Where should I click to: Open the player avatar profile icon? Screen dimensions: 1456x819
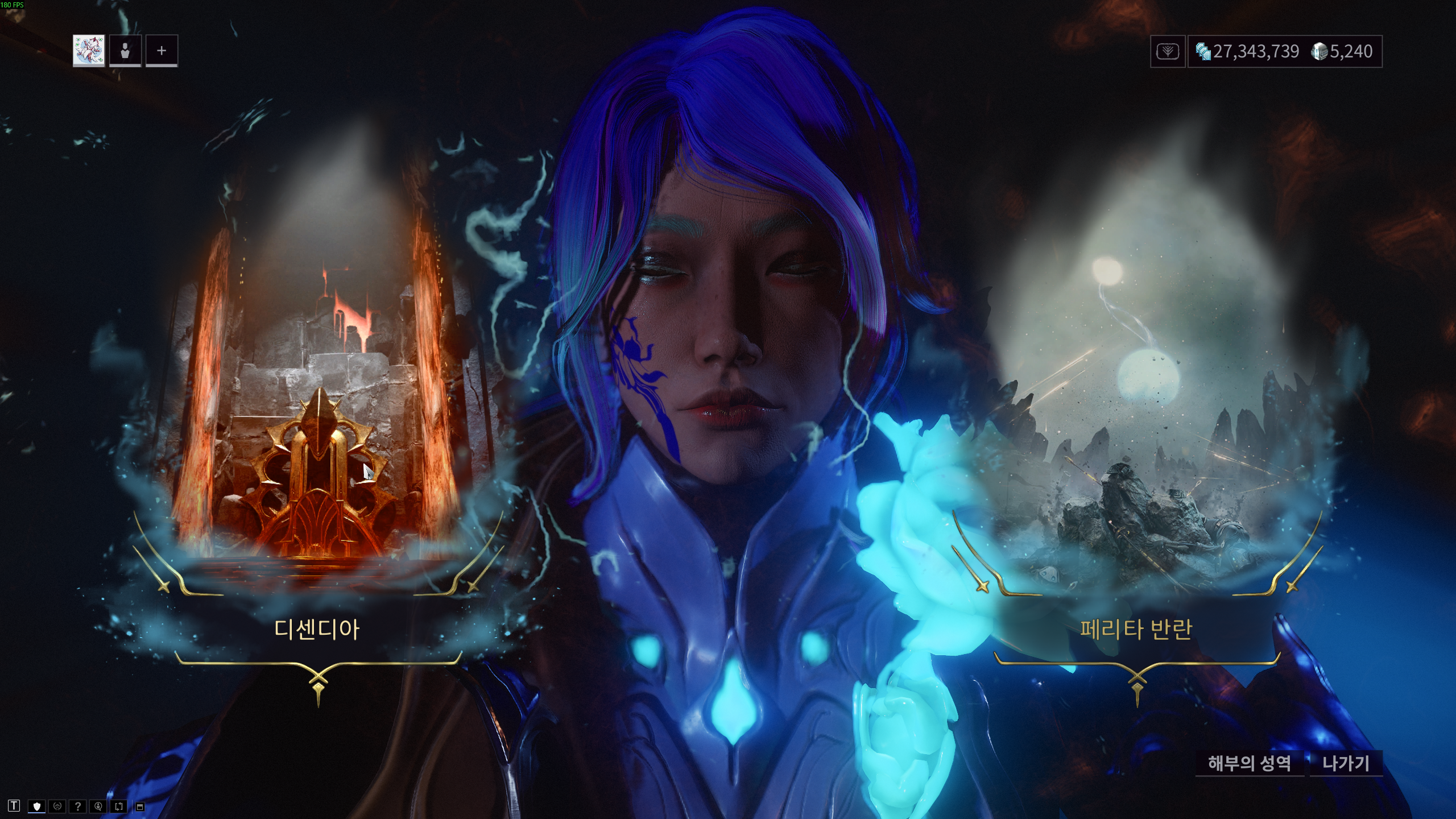click(89, 51)
